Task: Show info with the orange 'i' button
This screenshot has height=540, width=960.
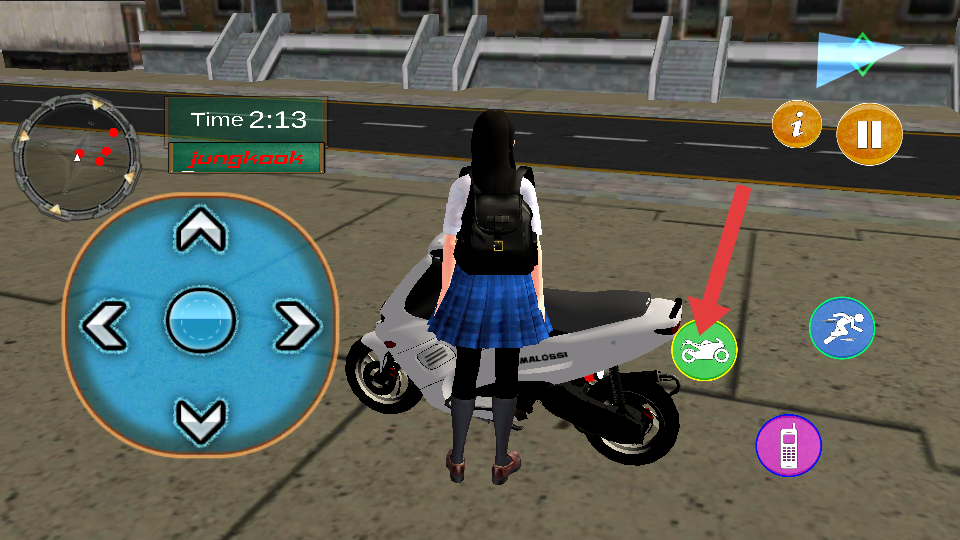Action: click(x=797, y=125)
